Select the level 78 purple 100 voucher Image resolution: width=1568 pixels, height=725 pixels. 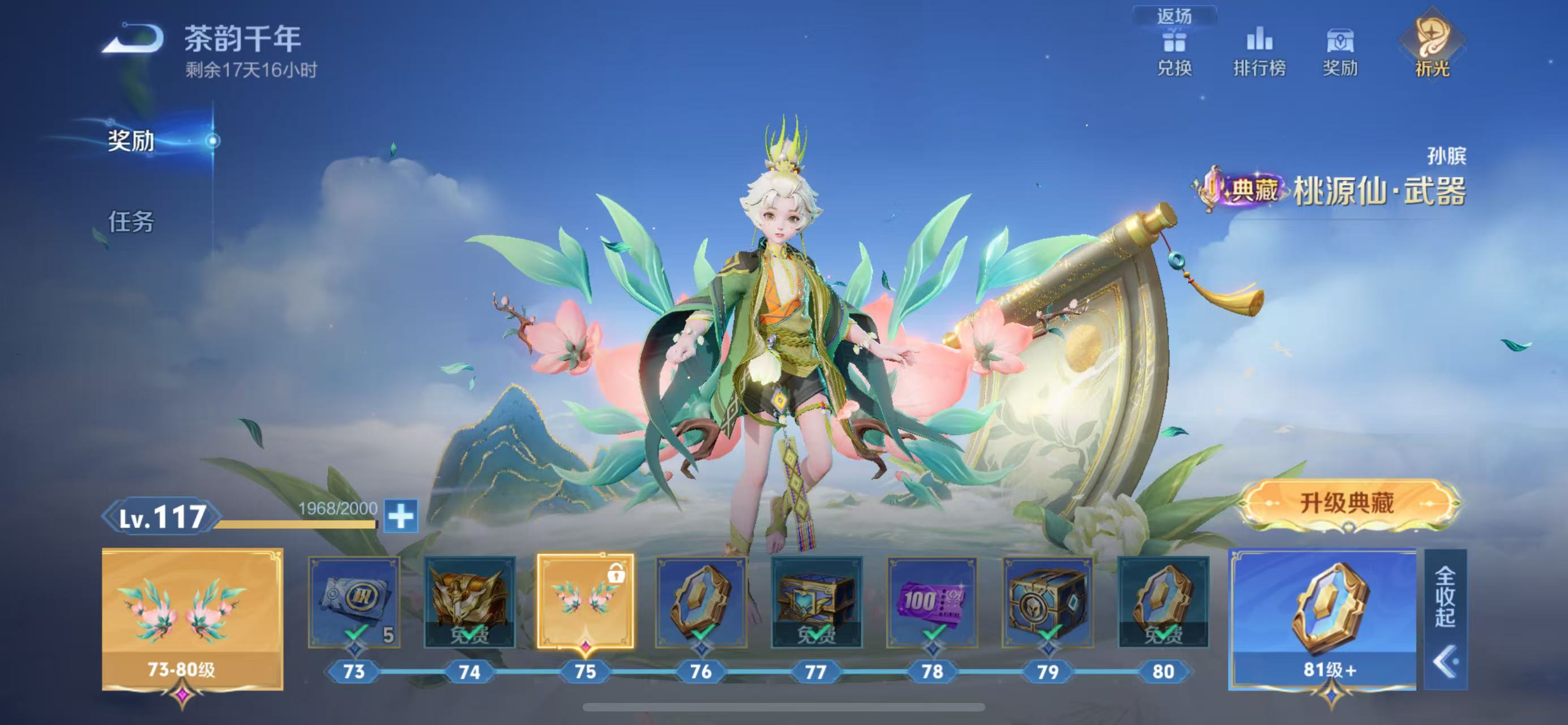tap(932, 602)
